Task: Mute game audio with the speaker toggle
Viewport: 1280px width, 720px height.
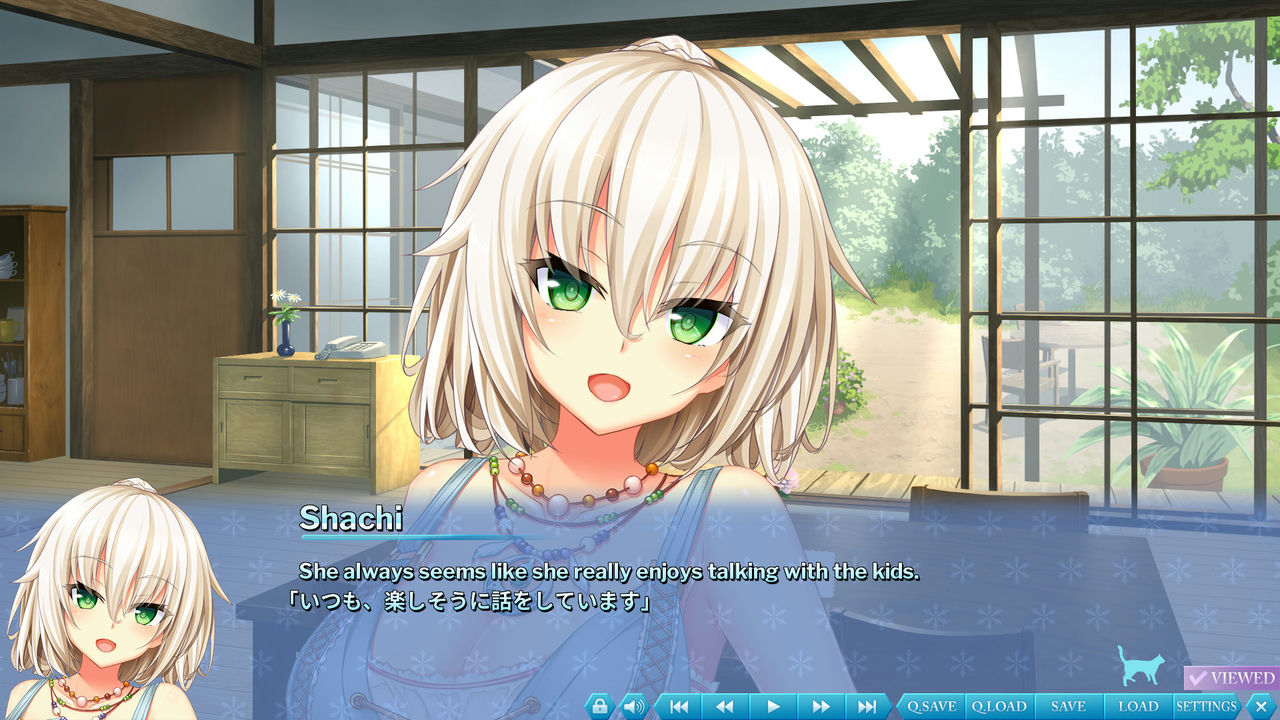Action: point(632,706)
